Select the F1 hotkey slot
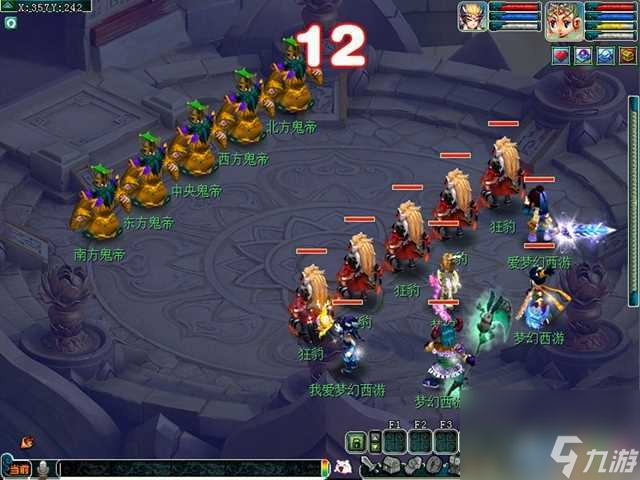The image size is (640, 480). [x=394, y=441]
